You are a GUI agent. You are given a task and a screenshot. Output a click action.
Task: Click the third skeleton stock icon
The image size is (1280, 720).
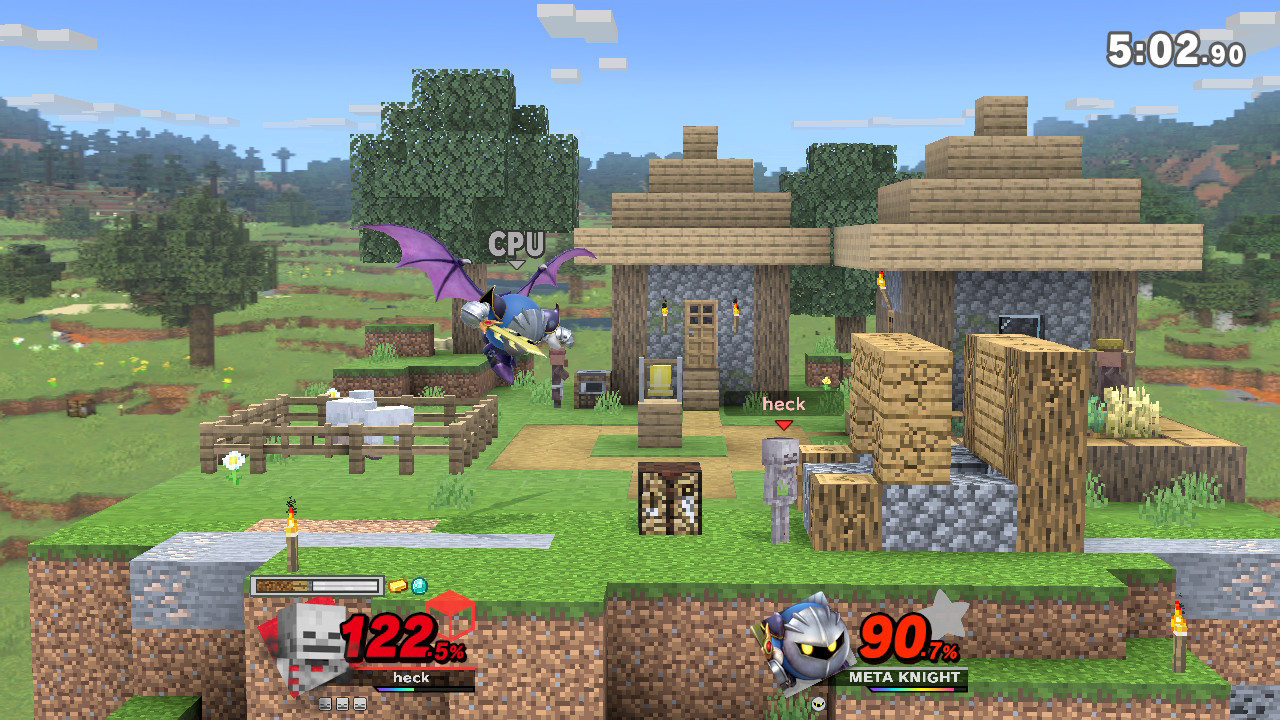point(359,703)
